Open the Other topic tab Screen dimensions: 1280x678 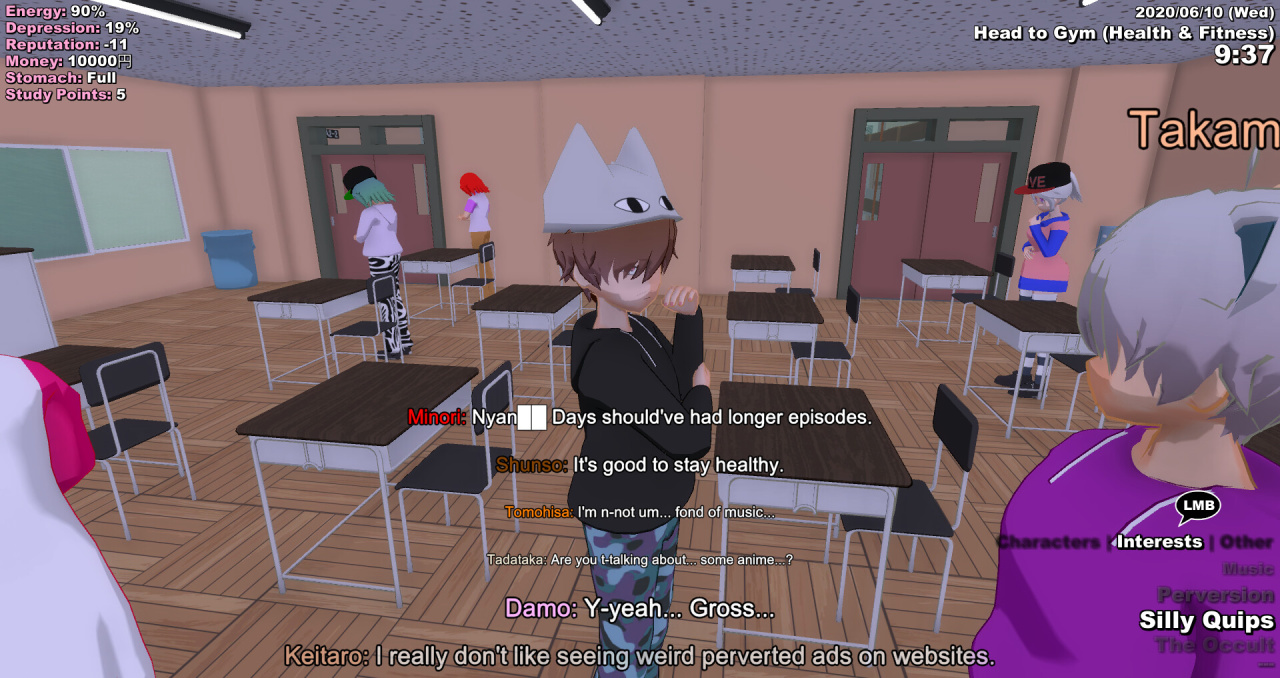click(1247, 542)
